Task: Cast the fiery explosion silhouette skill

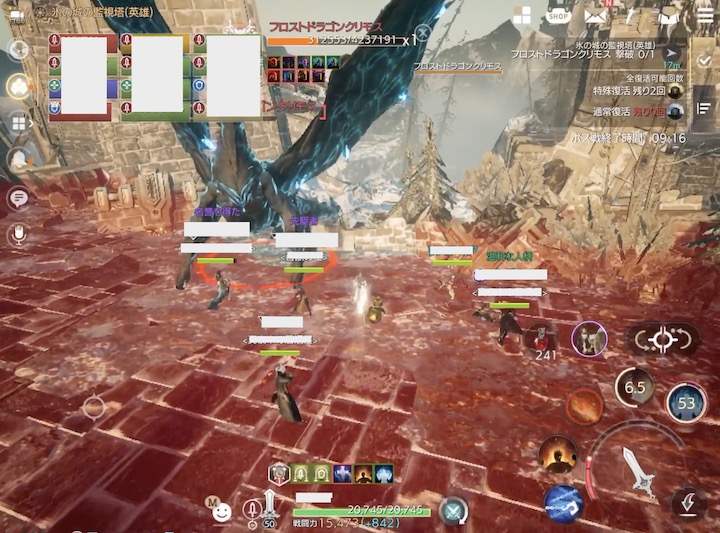Action: pyautogui.click(x=557, y=454)
